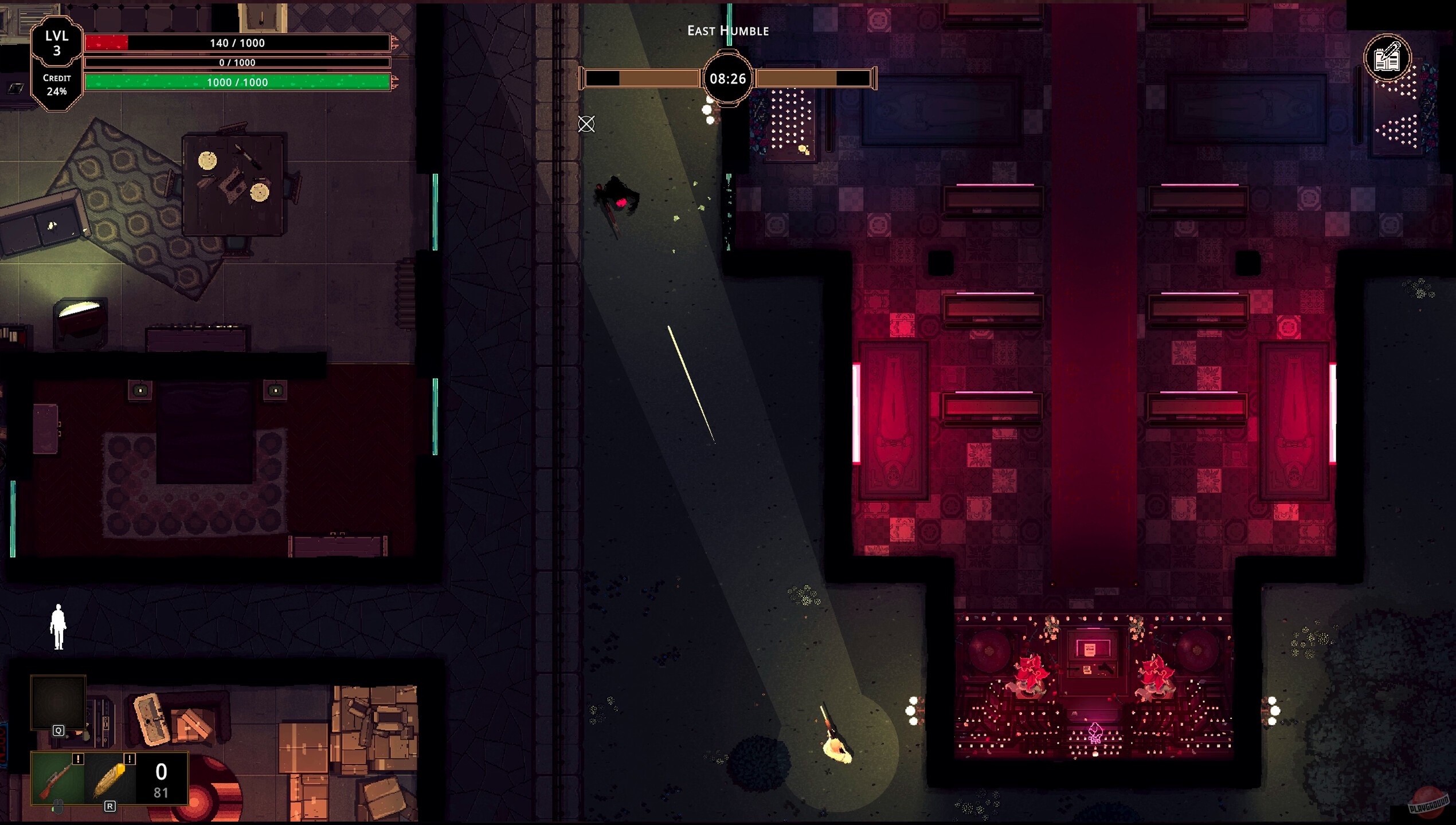Click the red 140 / 1000 health bar
This screenshot has height=825, width=1456.
[x=237, y=42]
